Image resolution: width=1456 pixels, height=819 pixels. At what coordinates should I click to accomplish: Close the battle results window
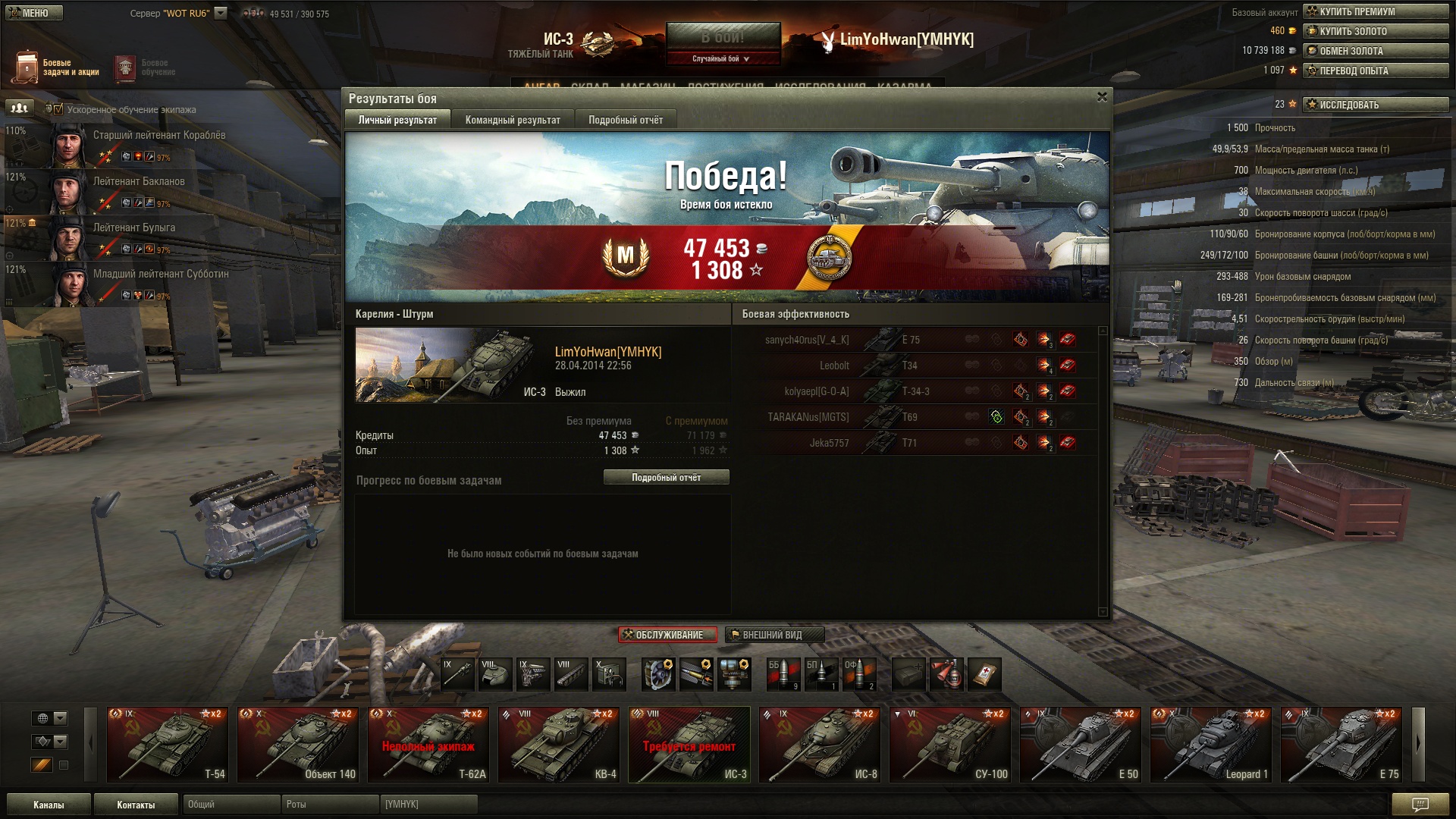click(1102, 97)
